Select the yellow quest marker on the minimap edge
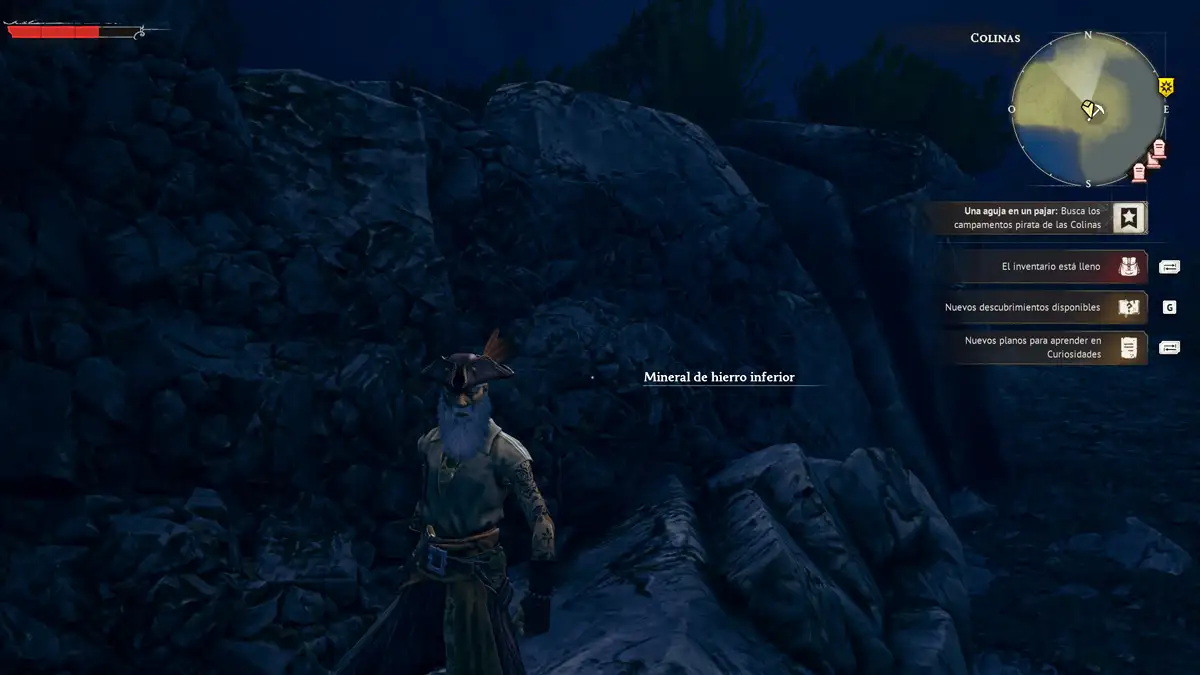The image size is (1200, 675). pos(1166,87)
